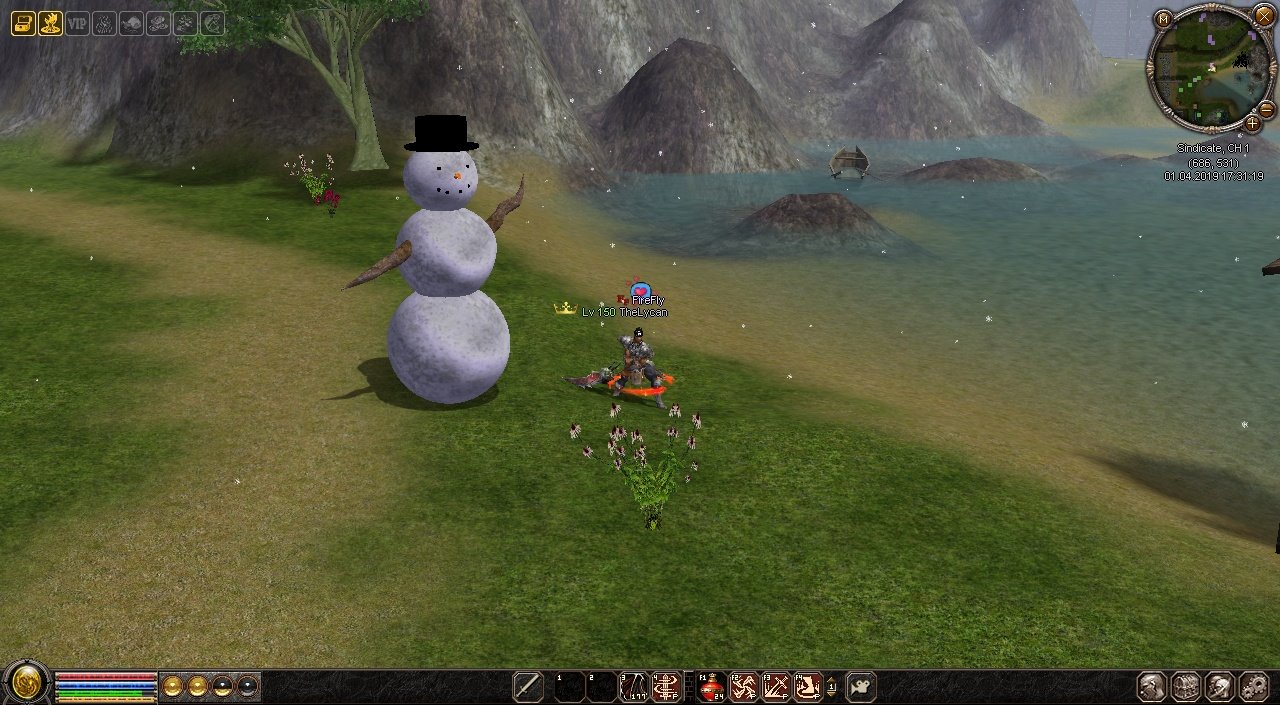Open the character helmet window
This screenshot has width=1280, height=705.
[1151, 687]
